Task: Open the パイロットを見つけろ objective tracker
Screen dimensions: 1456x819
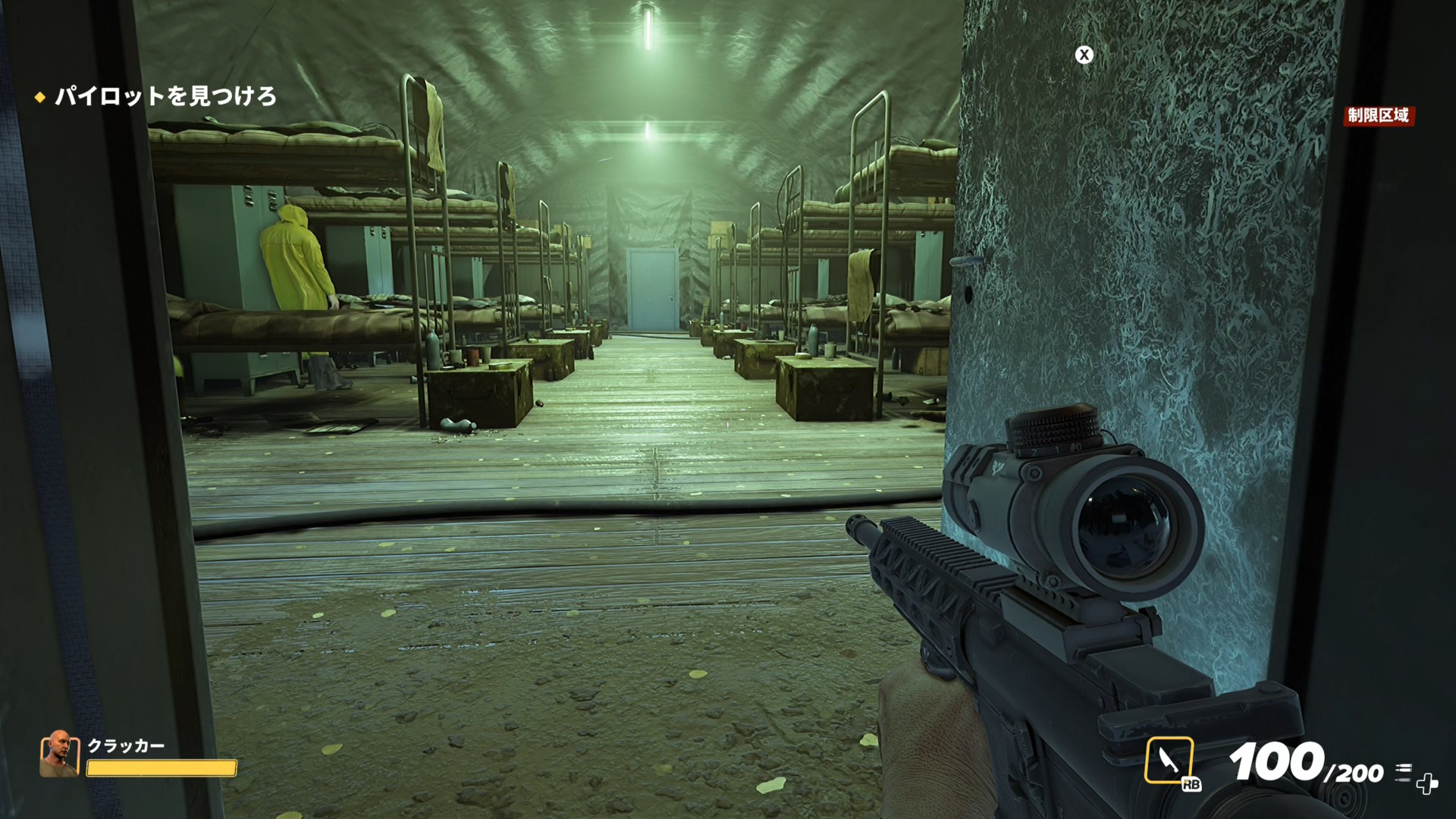Action: (165, 96)
